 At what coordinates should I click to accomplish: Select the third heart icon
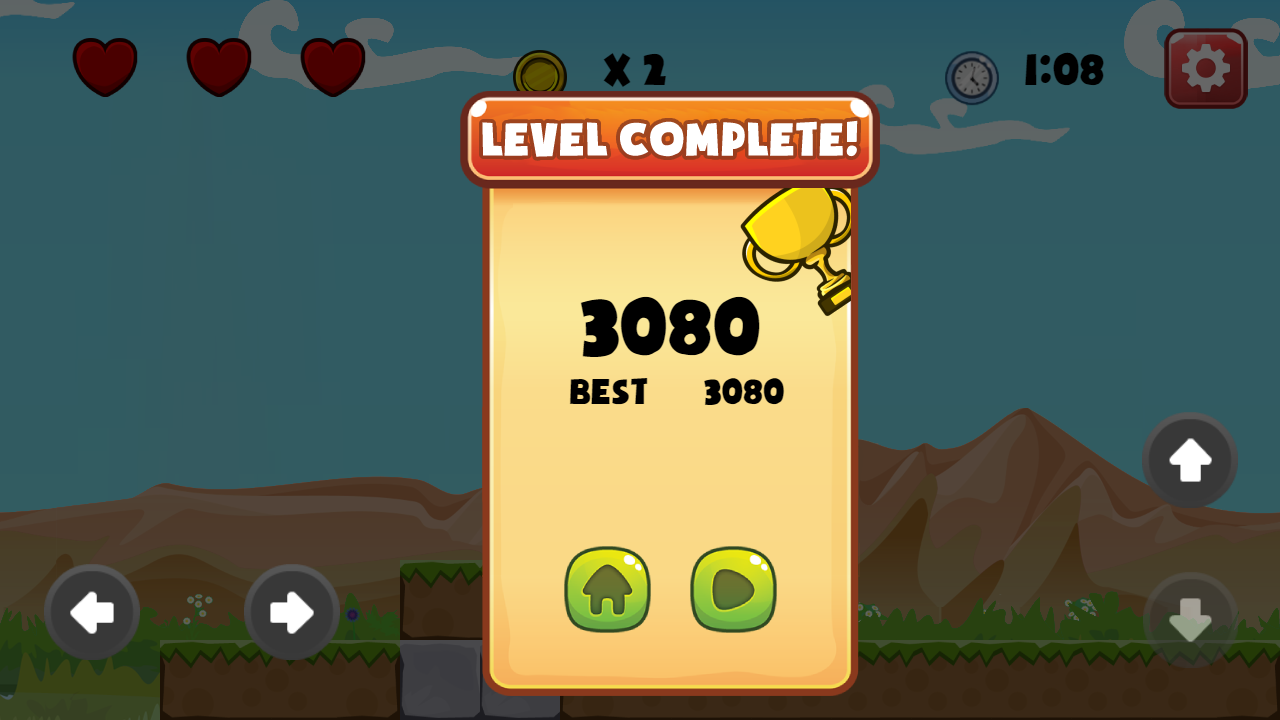[x=331, y=66]
